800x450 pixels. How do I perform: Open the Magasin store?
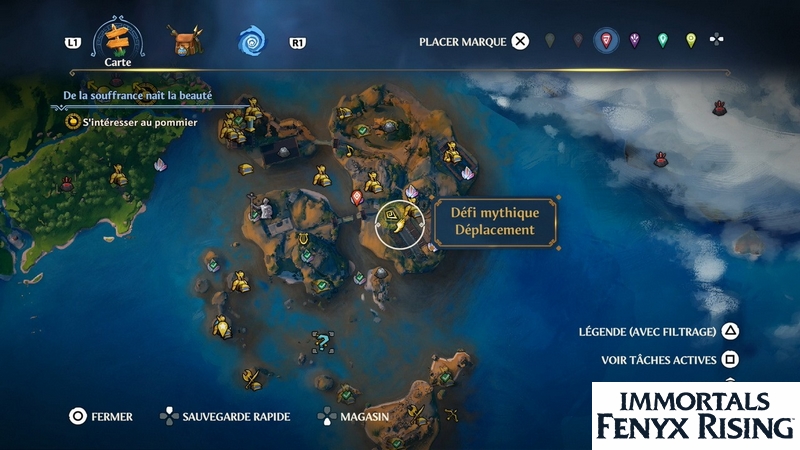(327, 416)
